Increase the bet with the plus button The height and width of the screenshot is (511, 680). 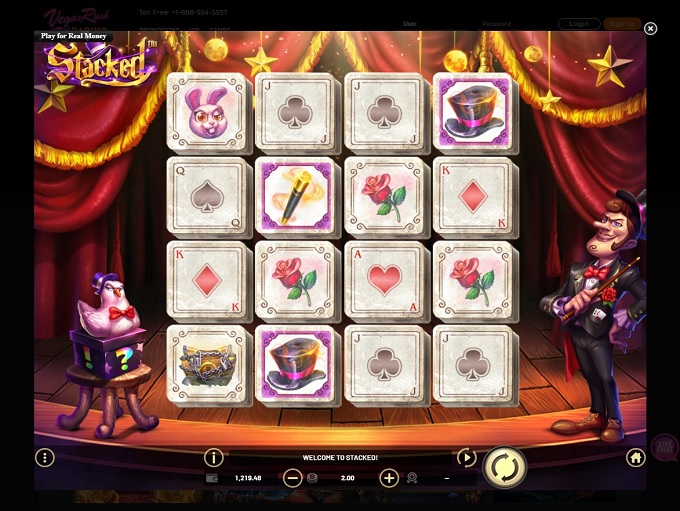(x=389, y=478)
